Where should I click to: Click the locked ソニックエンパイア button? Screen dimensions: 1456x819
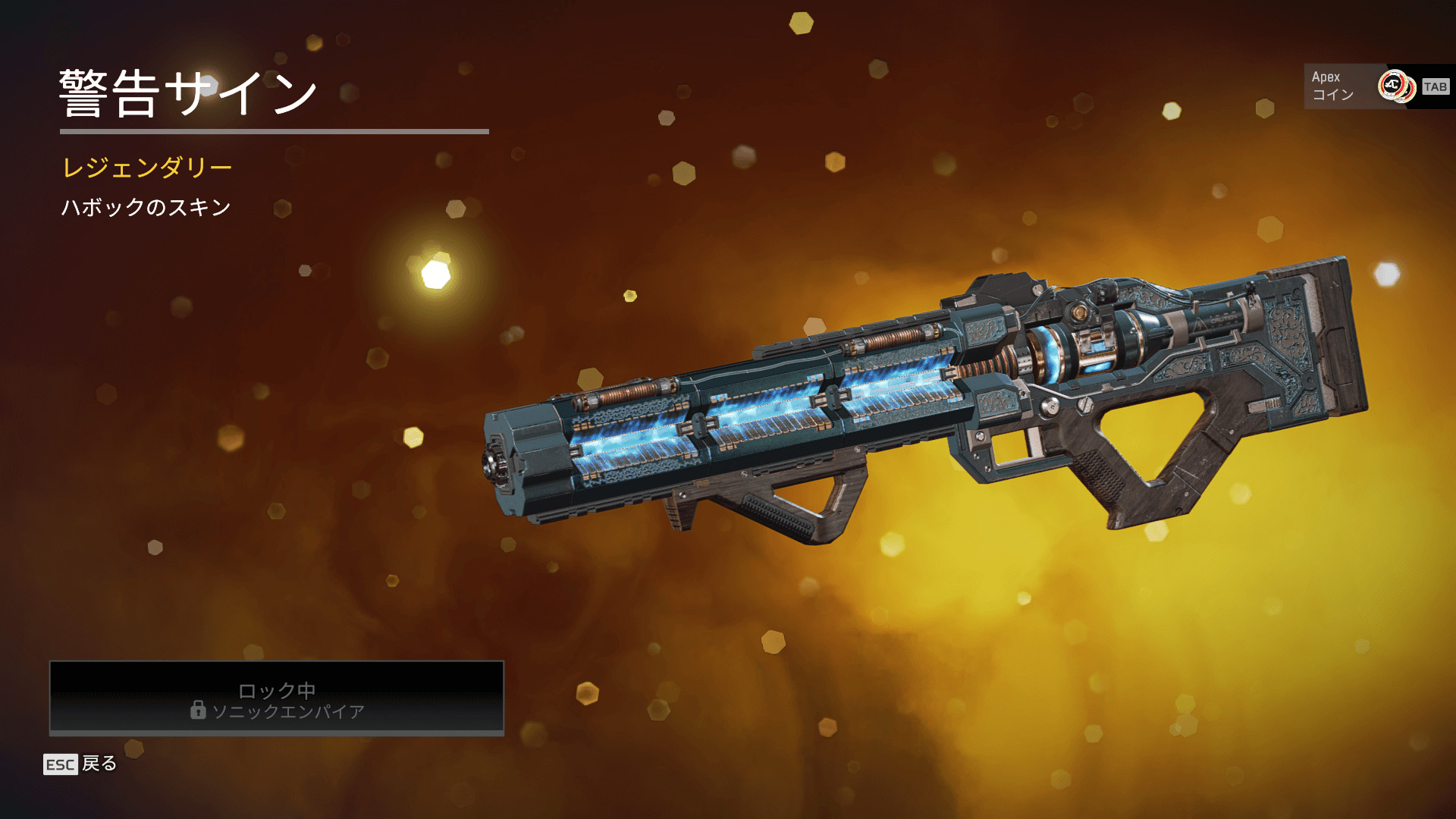(277, 698)
